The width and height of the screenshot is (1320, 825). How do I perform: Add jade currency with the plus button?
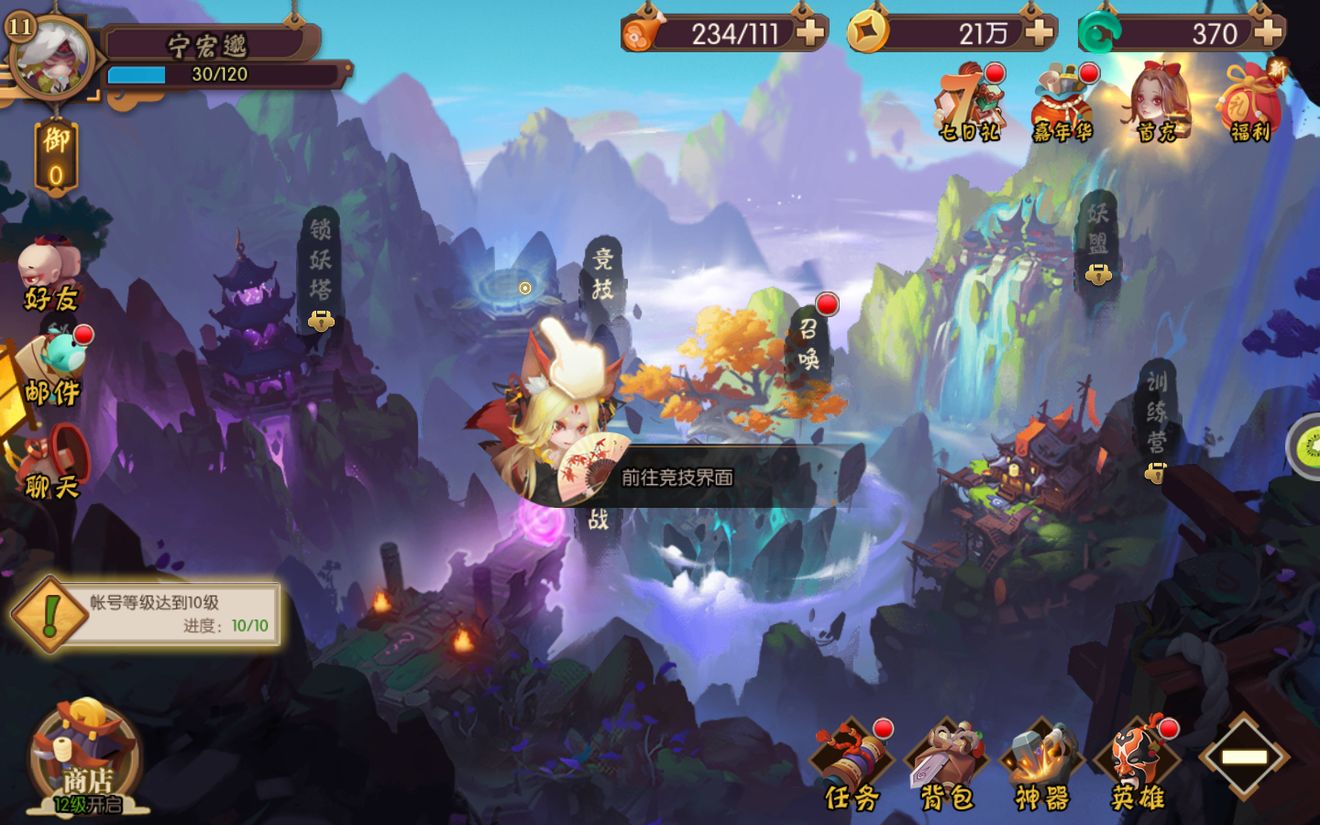[x=1267, y=33]
